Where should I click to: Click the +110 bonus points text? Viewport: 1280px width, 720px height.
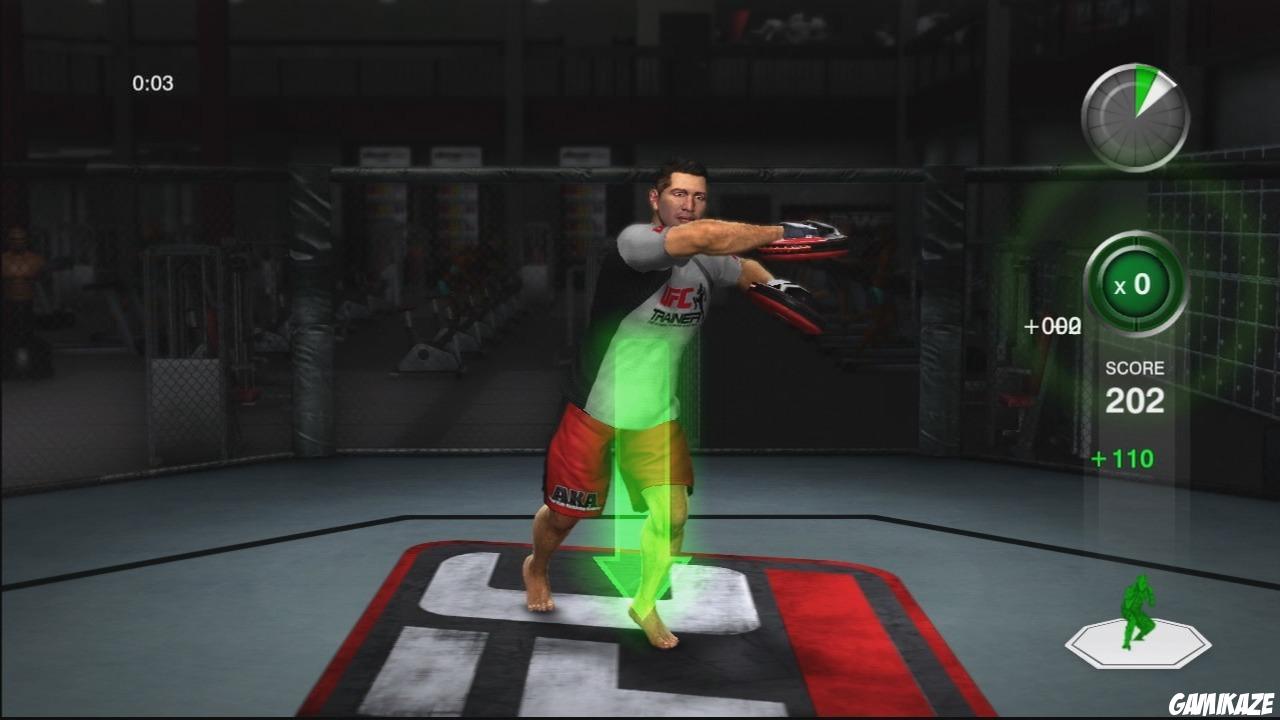point(1121,458)
